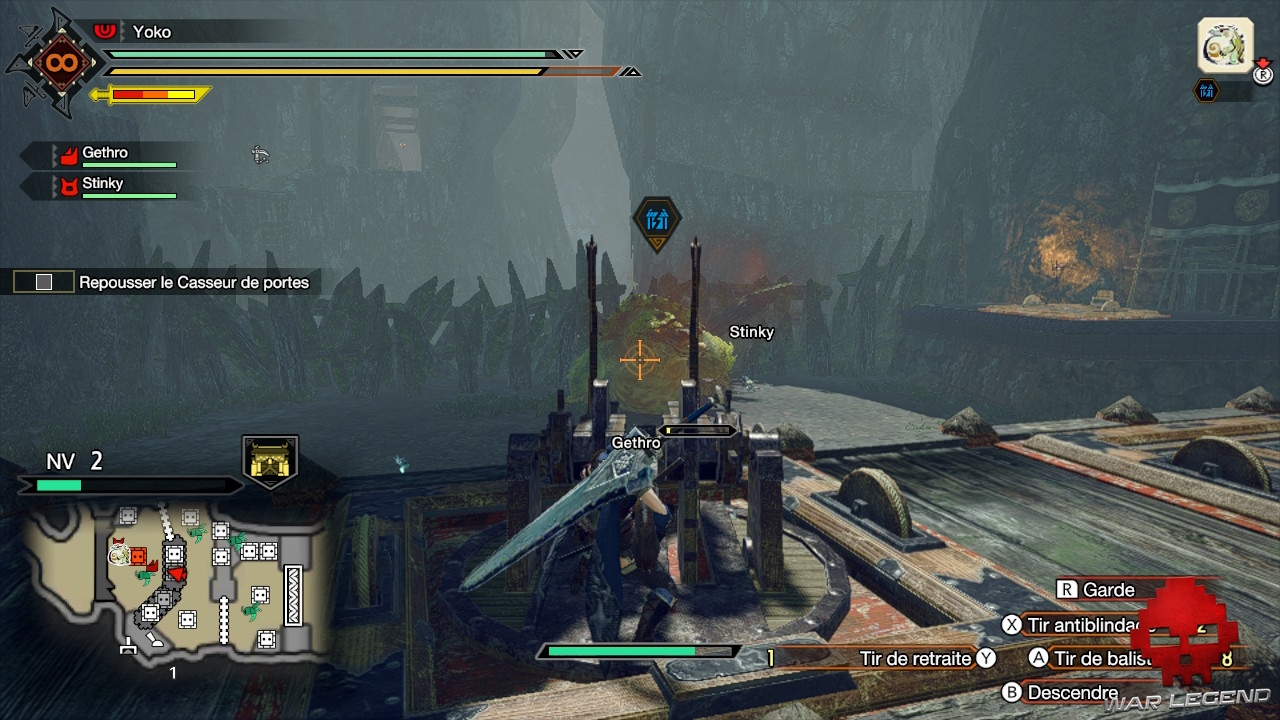Click the golden stronghold gate icon
The image size is (1280, 720).
click(270, 461)
